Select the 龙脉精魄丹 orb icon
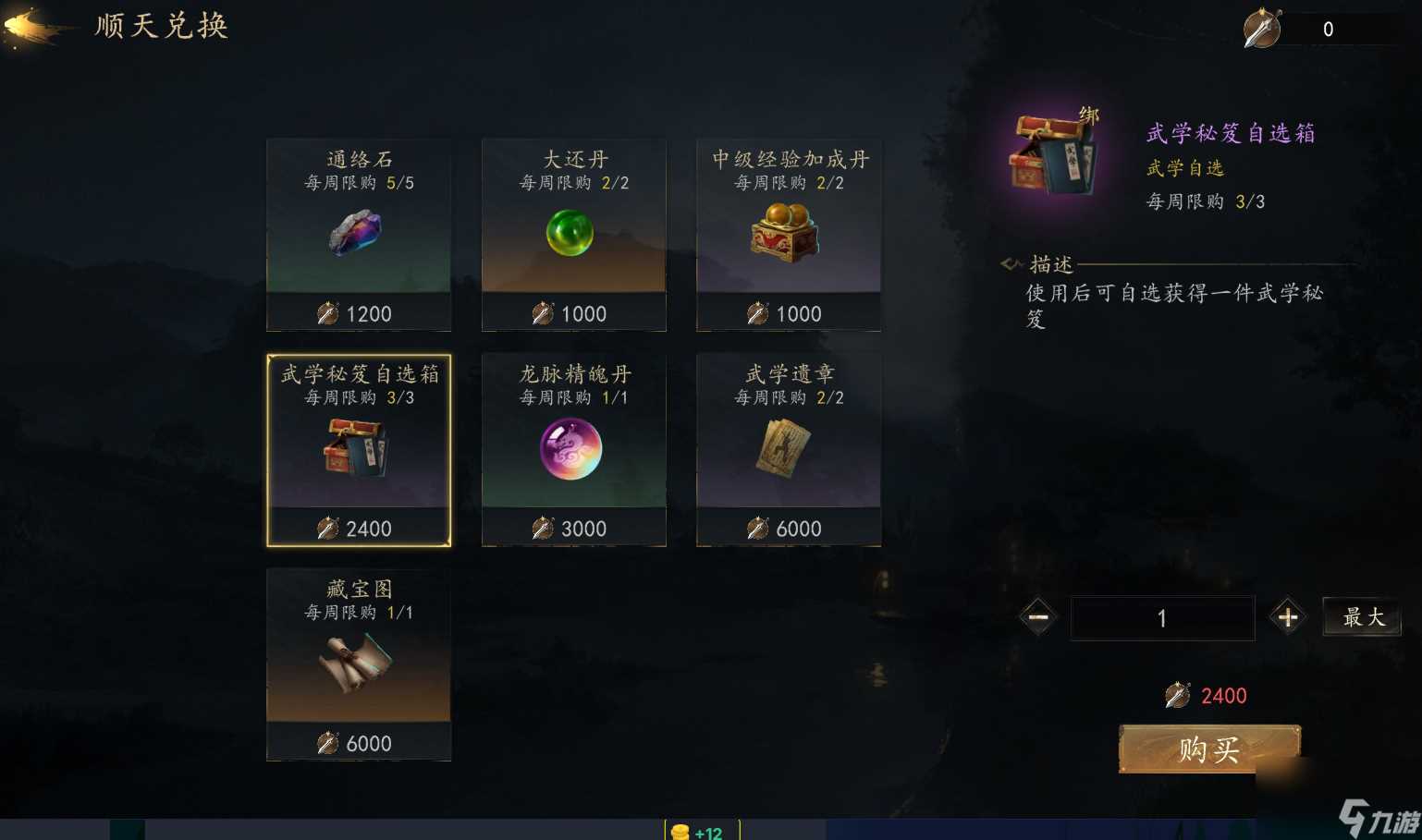This screenshot has width=1422, height=840. (573, 450)
